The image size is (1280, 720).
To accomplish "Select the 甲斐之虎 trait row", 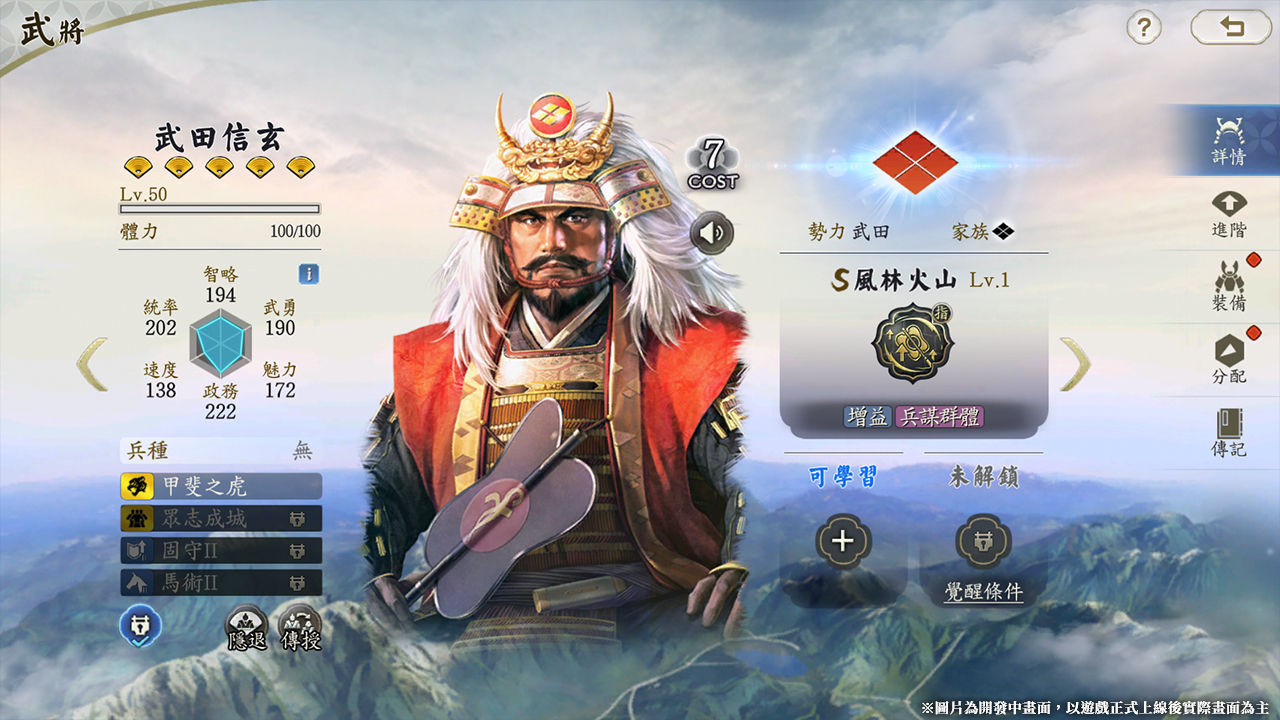I will (221, 487).
